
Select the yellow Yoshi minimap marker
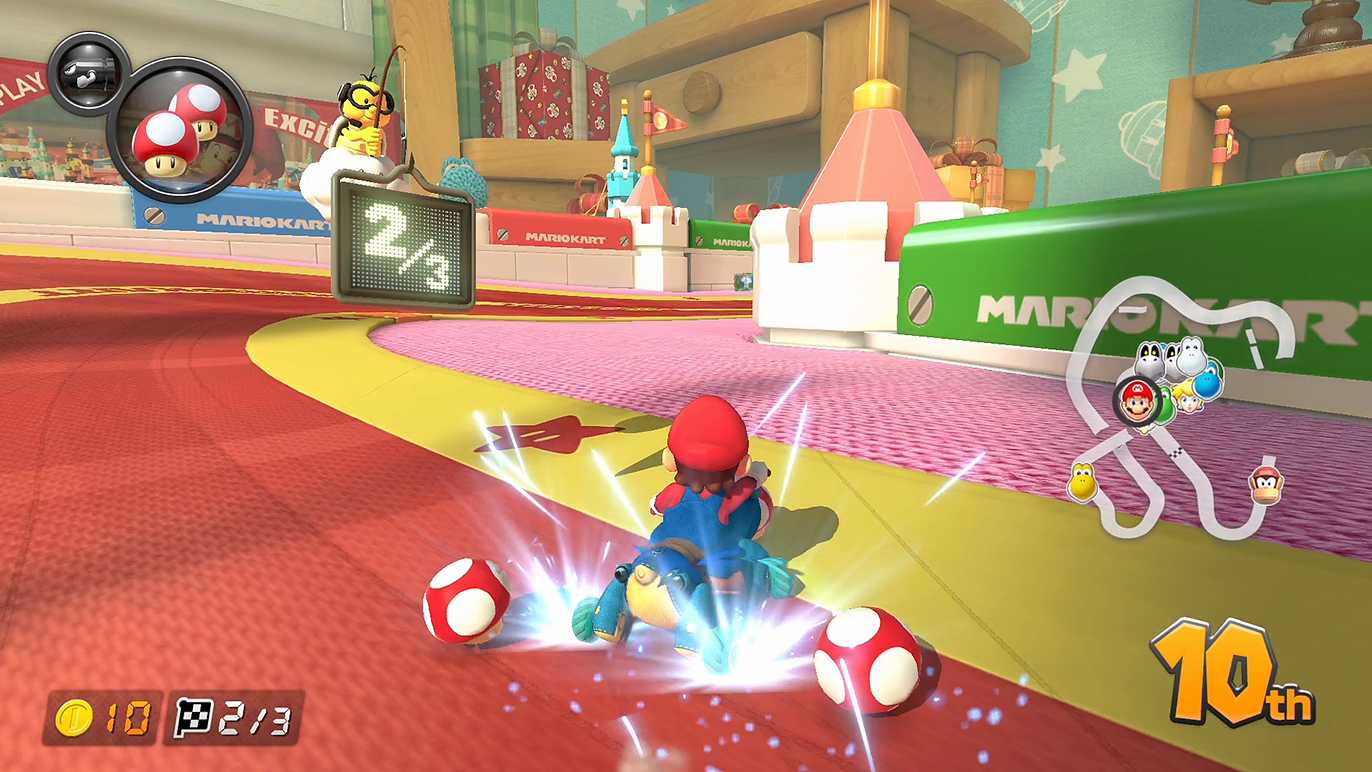point(1081,483)
